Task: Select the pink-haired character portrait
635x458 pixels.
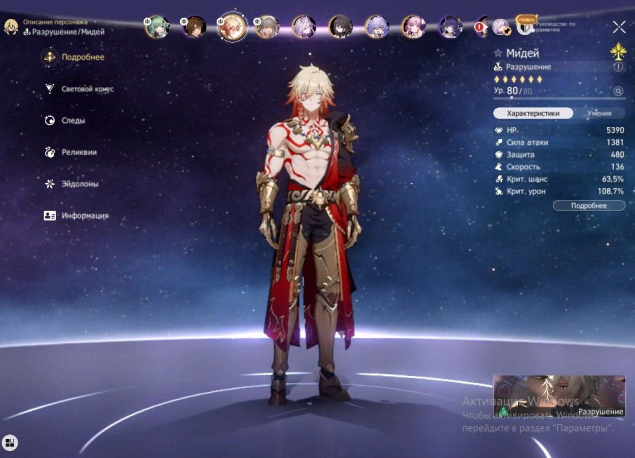Action: pyautogui.click(x=411, y=26)
